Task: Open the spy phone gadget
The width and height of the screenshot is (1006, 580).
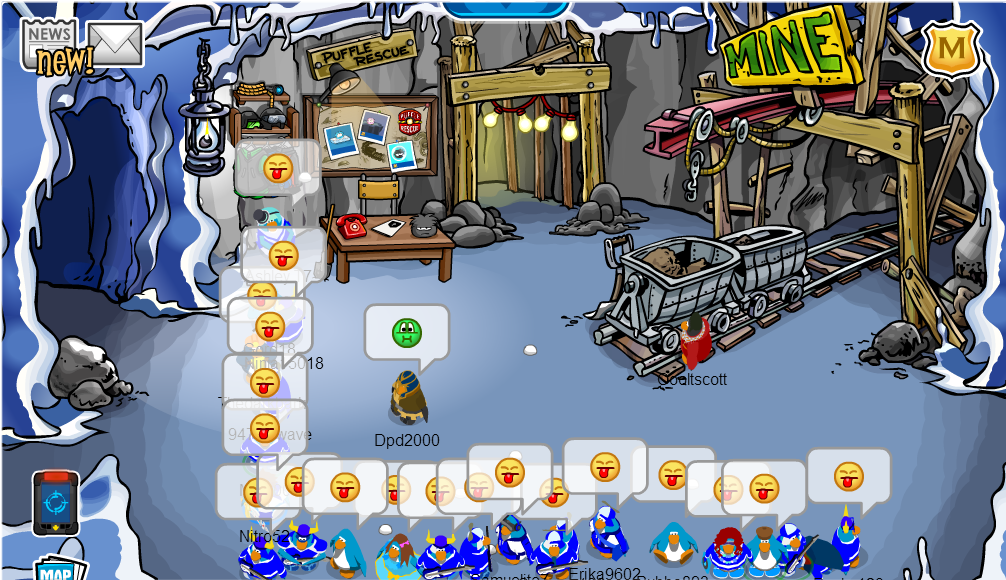Action: (x=55, y=502)
